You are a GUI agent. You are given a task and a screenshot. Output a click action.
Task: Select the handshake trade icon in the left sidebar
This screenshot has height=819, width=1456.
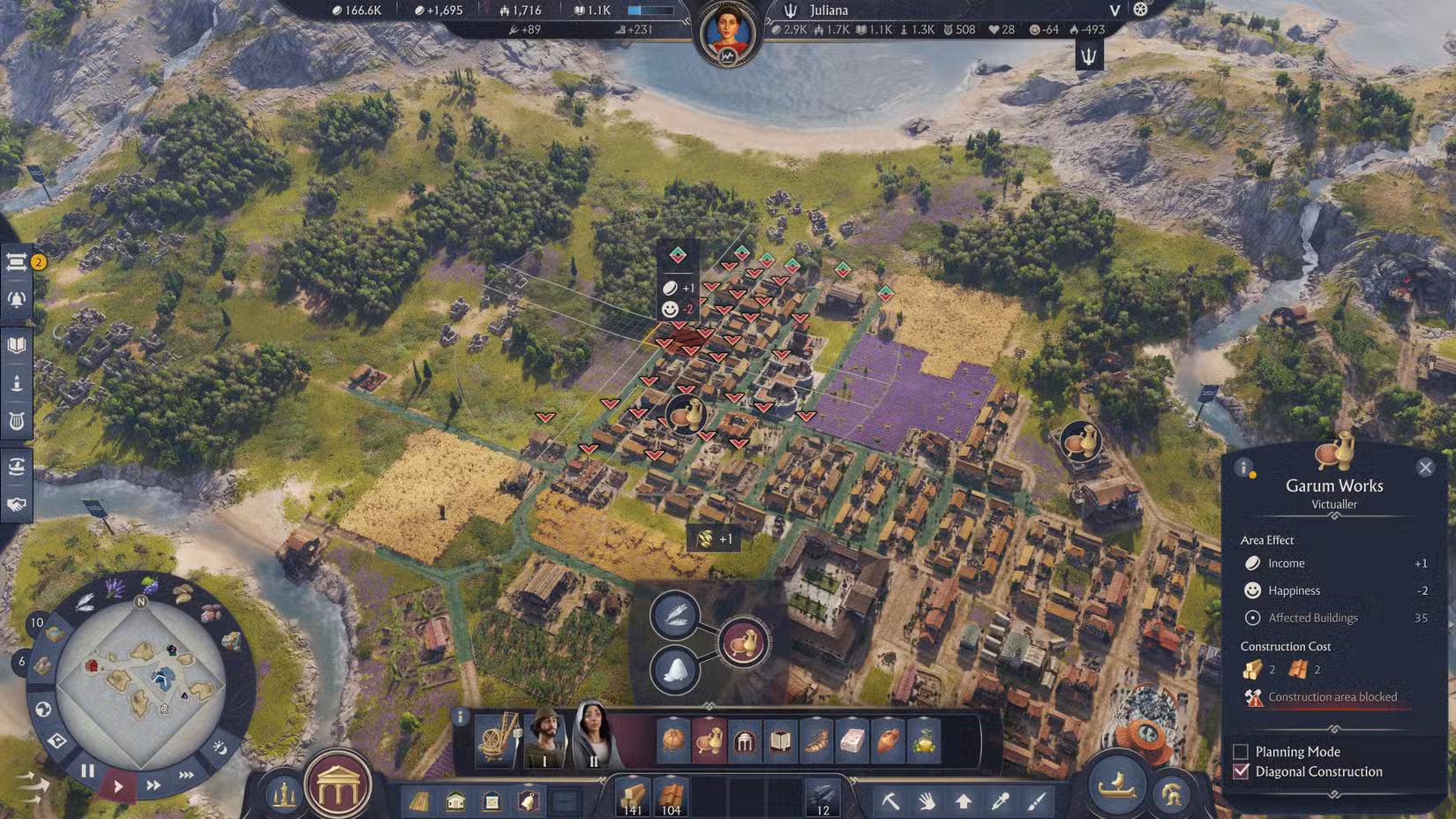point(15,505)
